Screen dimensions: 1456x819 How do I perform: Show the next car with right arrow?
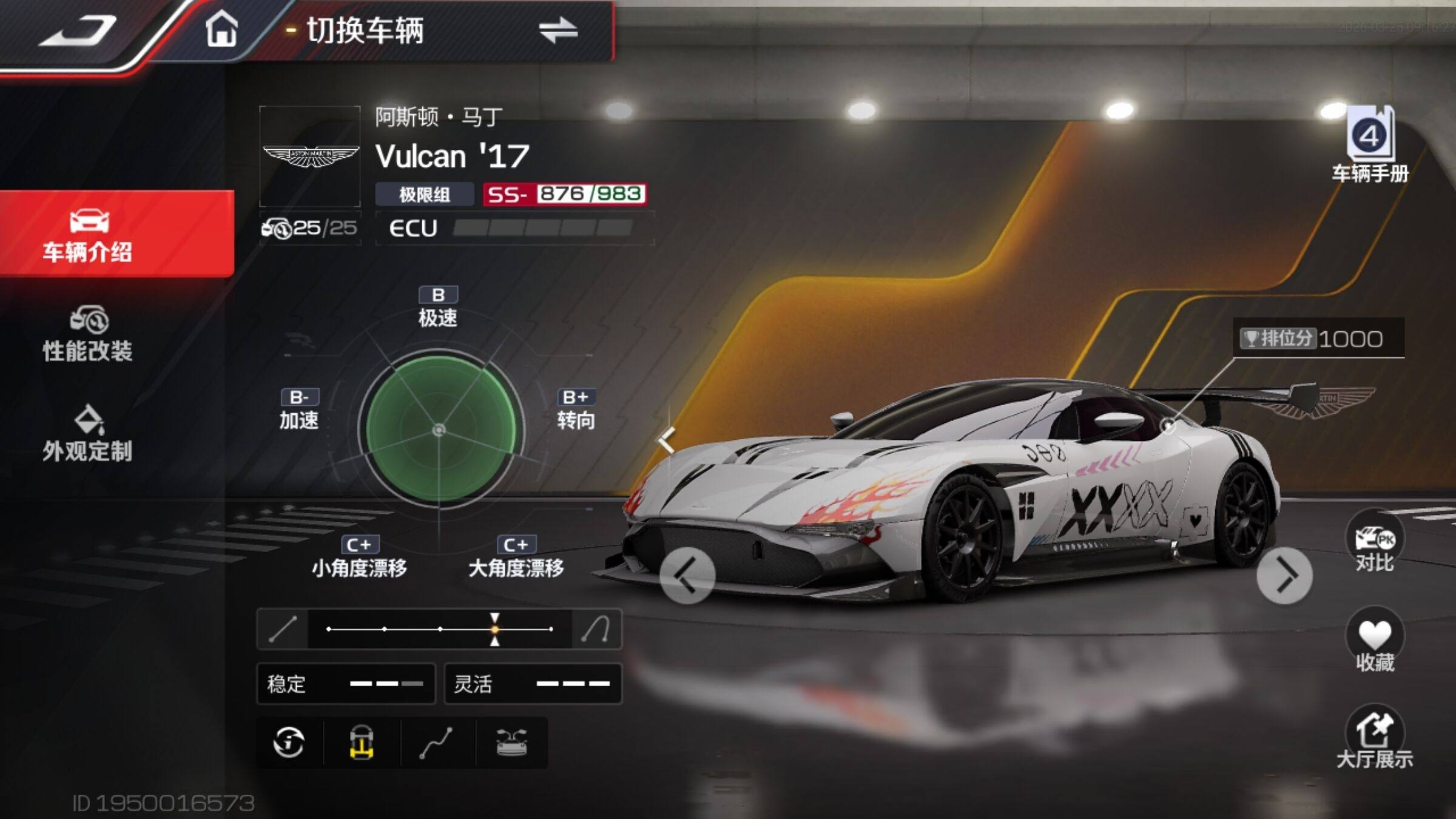click(1284, 575)
